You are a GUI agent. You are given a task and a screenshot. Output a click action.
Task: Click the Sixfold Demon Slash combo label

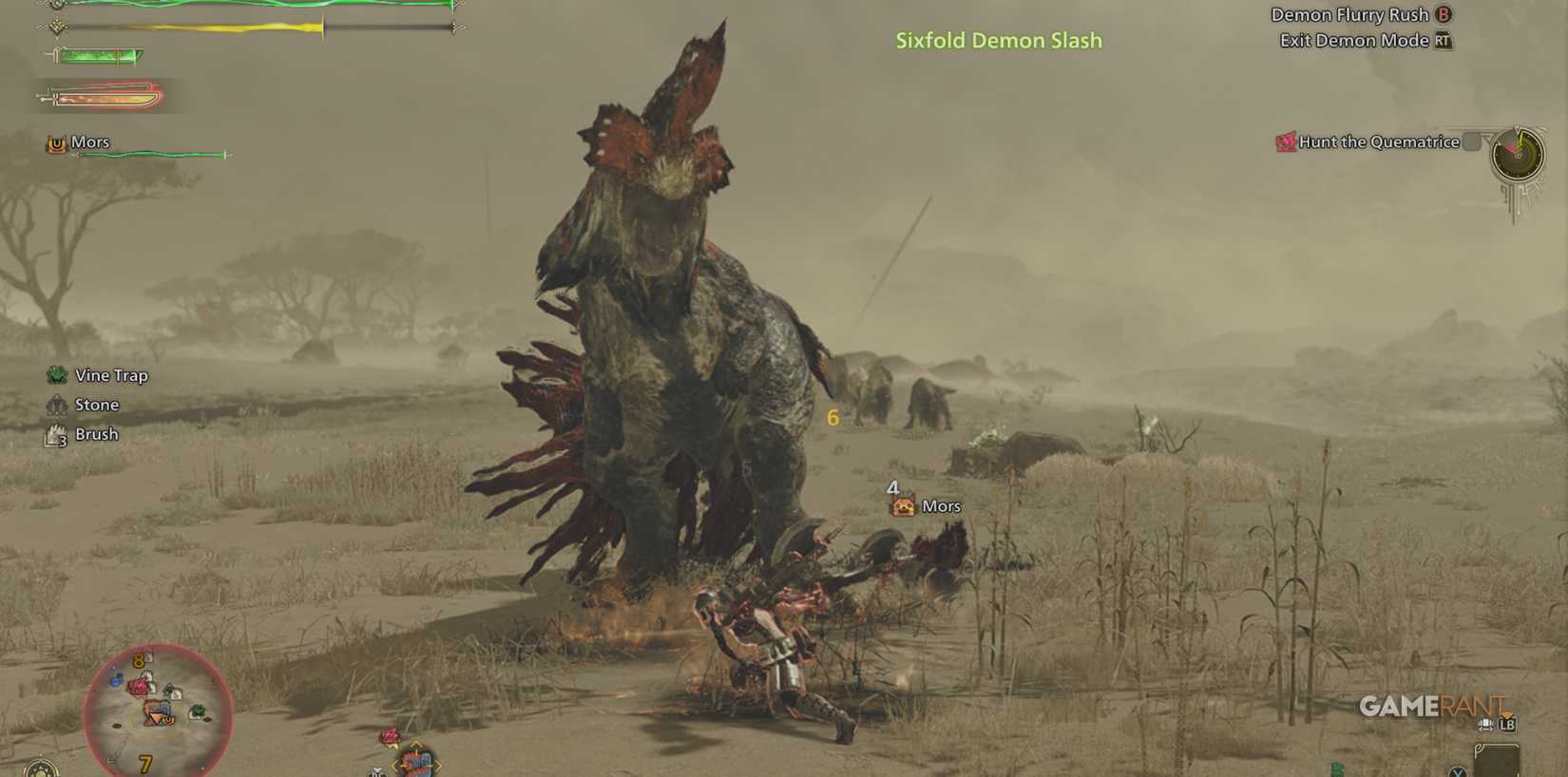(998, 40)
